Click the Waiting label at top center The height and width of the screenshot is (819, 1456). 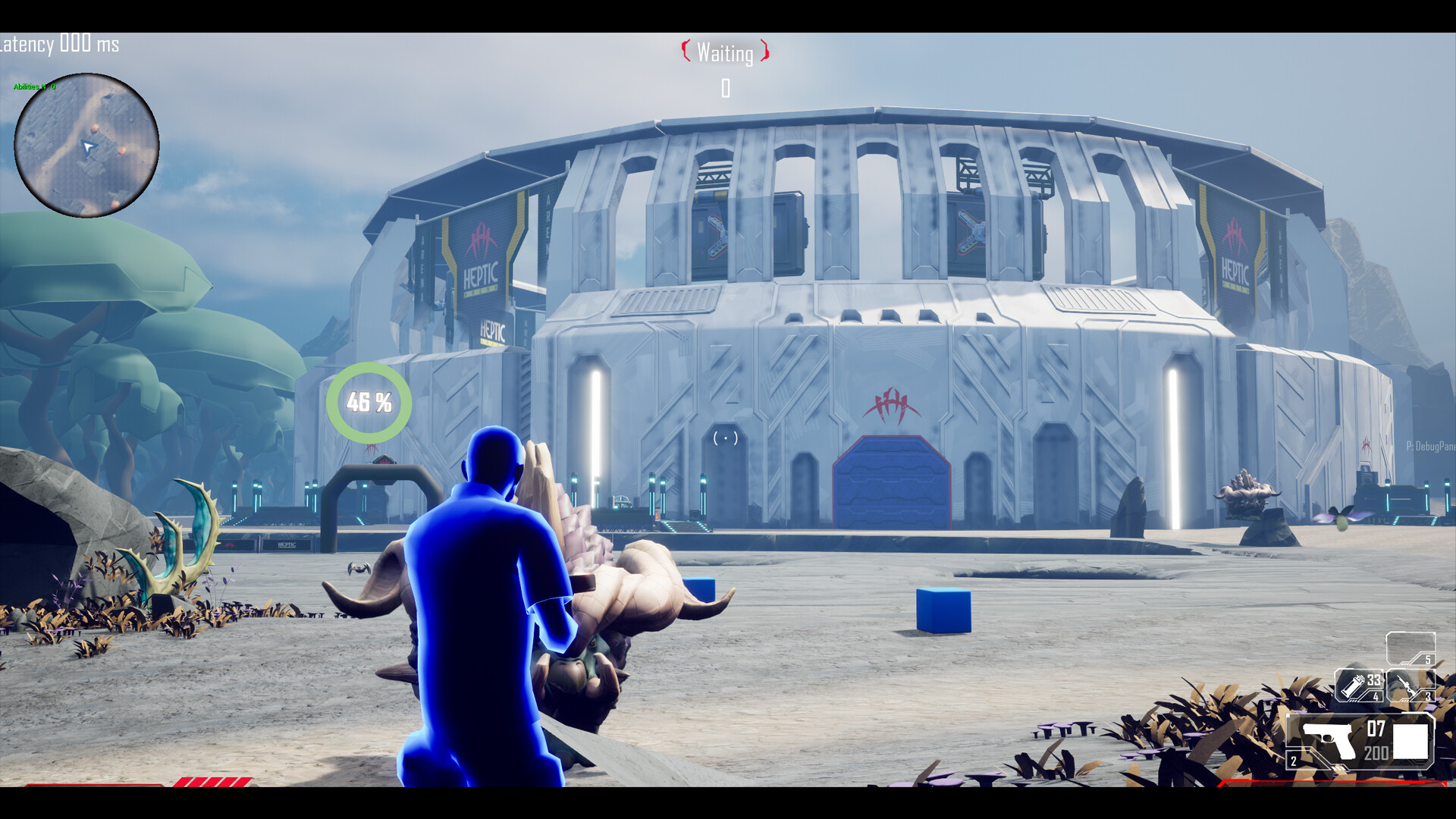click(724, 53)
